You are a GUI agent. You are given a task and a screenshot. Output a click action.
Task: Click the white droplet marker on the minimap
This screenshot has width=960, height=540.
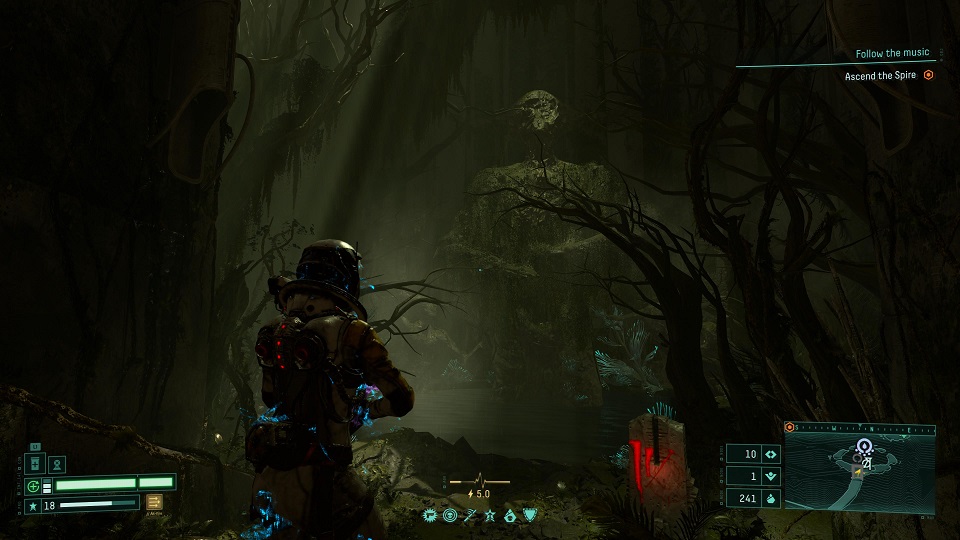click(x=863, y=447)
